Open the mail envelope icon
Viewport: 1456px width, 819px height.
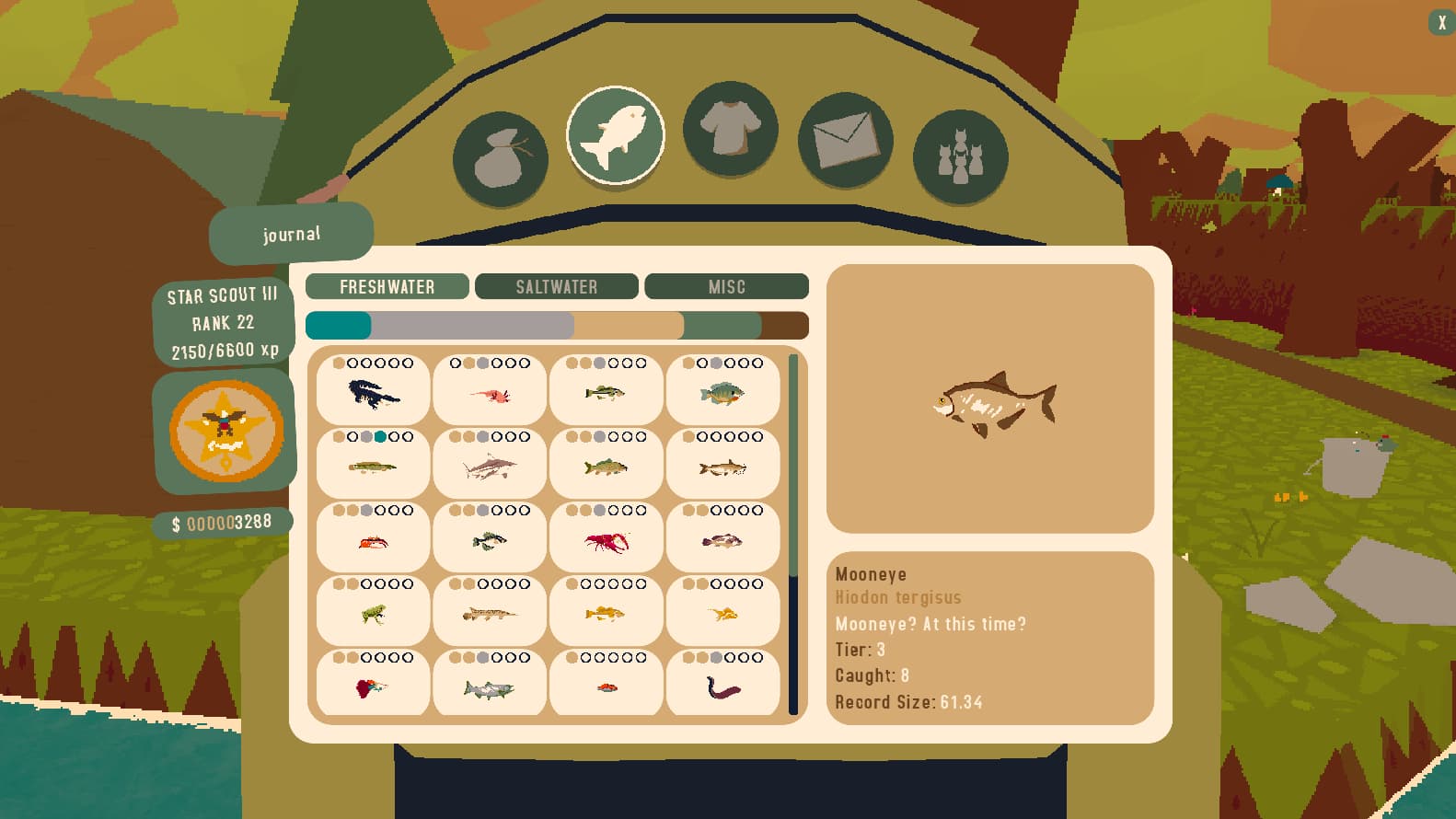click(845, 140)
